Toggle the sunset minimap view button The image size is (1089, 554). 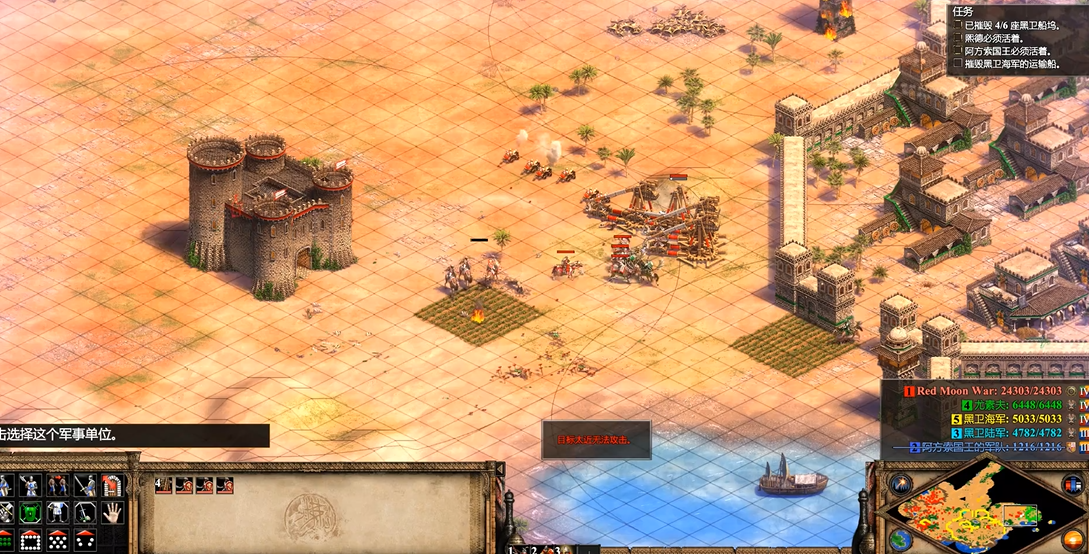click(x=1073, y=538)
